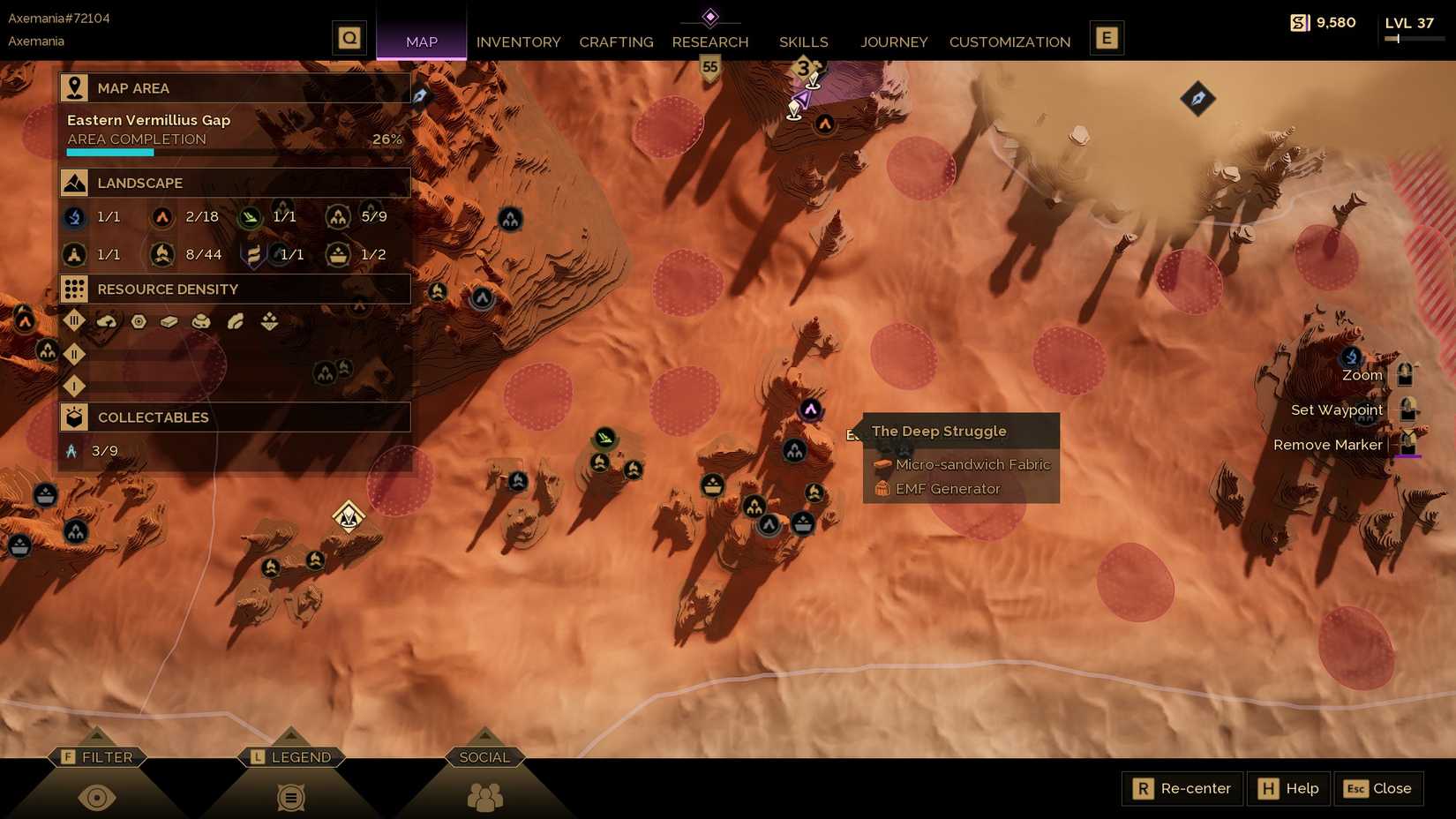This screenshot has height=819, width=1456.
Task: Click the campfire icon showing 8/44
Action: click(x=162, y=254)
